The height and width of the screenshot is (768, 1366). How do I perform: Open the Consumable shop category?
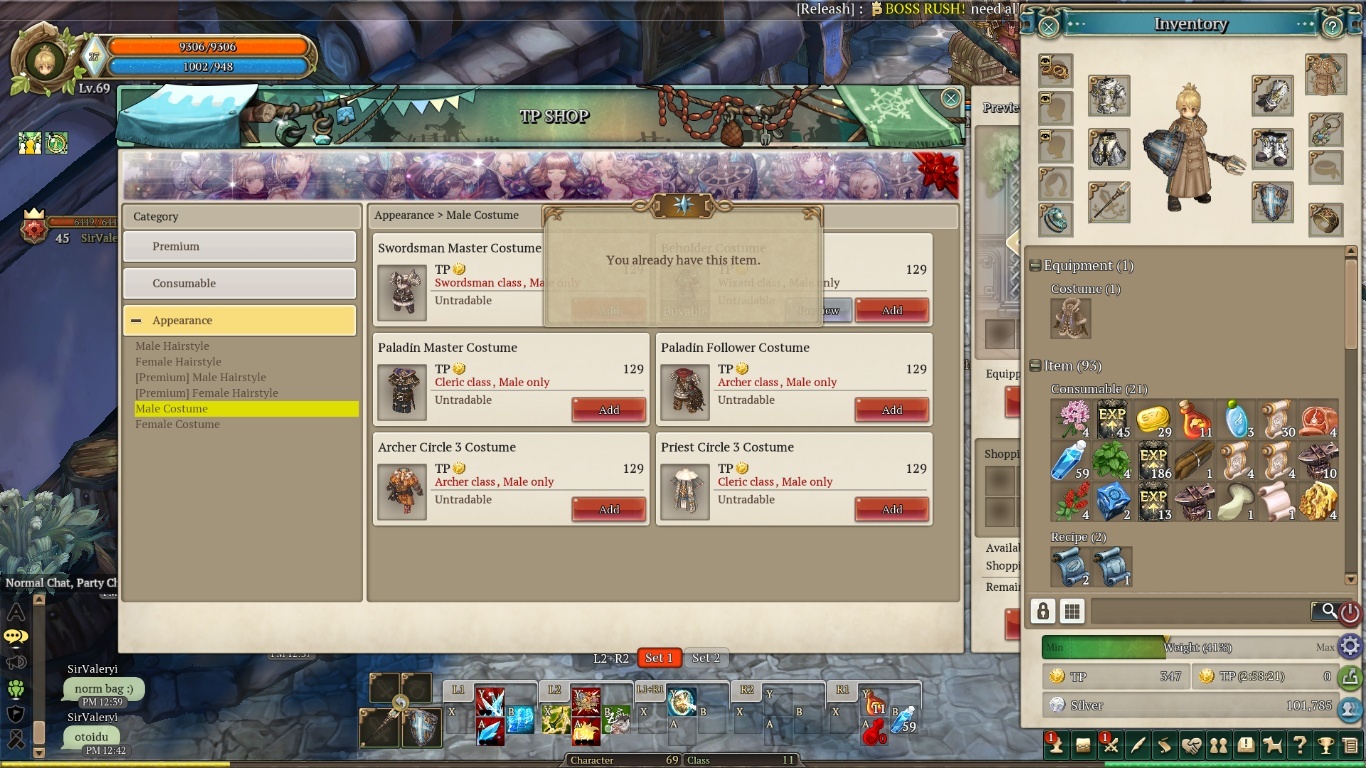pyautogui.click(x=239, y=284)
